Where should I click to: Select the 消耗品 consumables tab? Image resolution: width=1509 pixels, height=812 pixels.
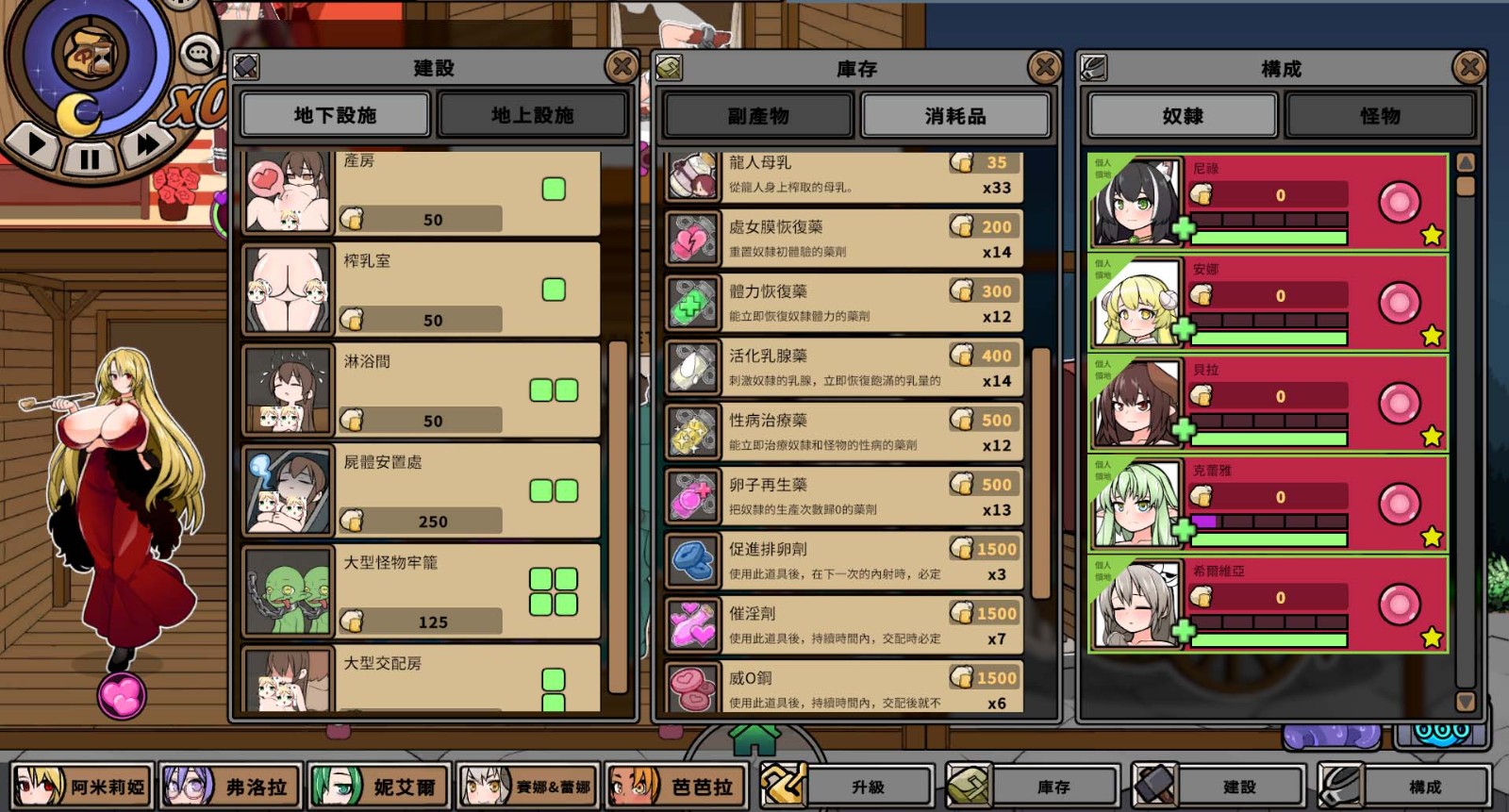pyautogui.click(x=954, y=116)
